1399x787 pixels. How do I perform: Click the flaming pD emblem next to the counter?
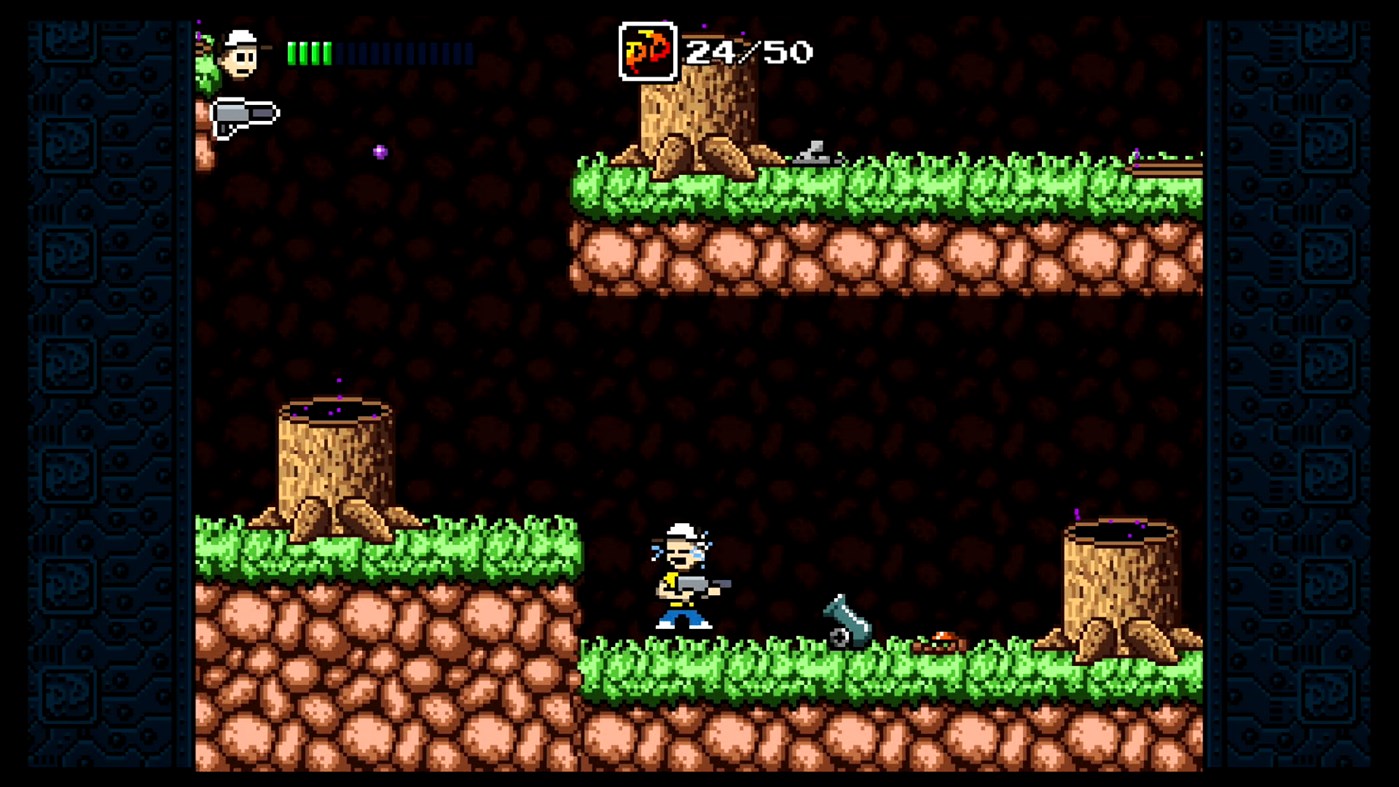tap(646, 48)
